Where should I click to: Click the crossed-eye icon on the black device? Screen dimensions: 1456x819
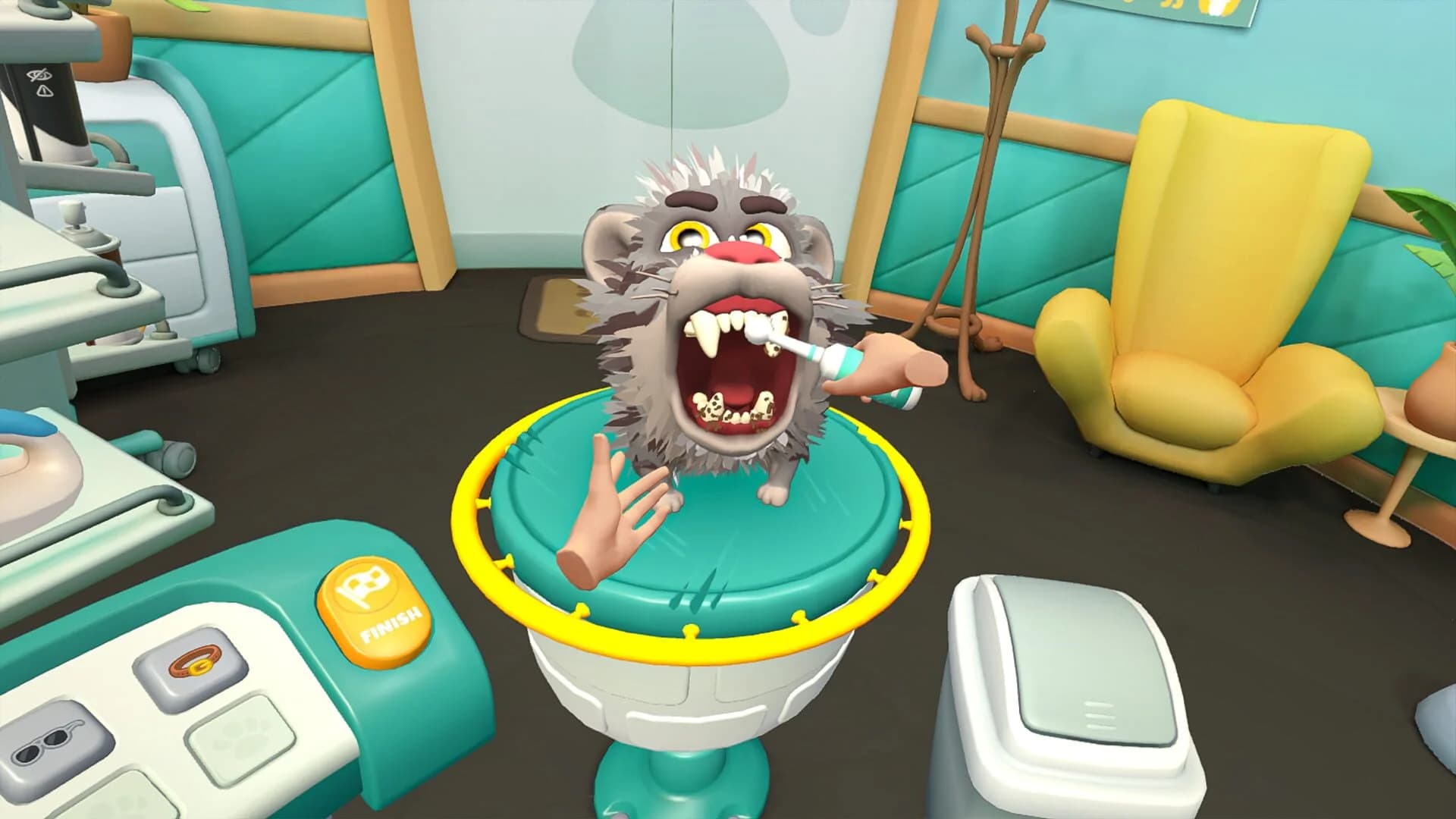coord(38,75)
